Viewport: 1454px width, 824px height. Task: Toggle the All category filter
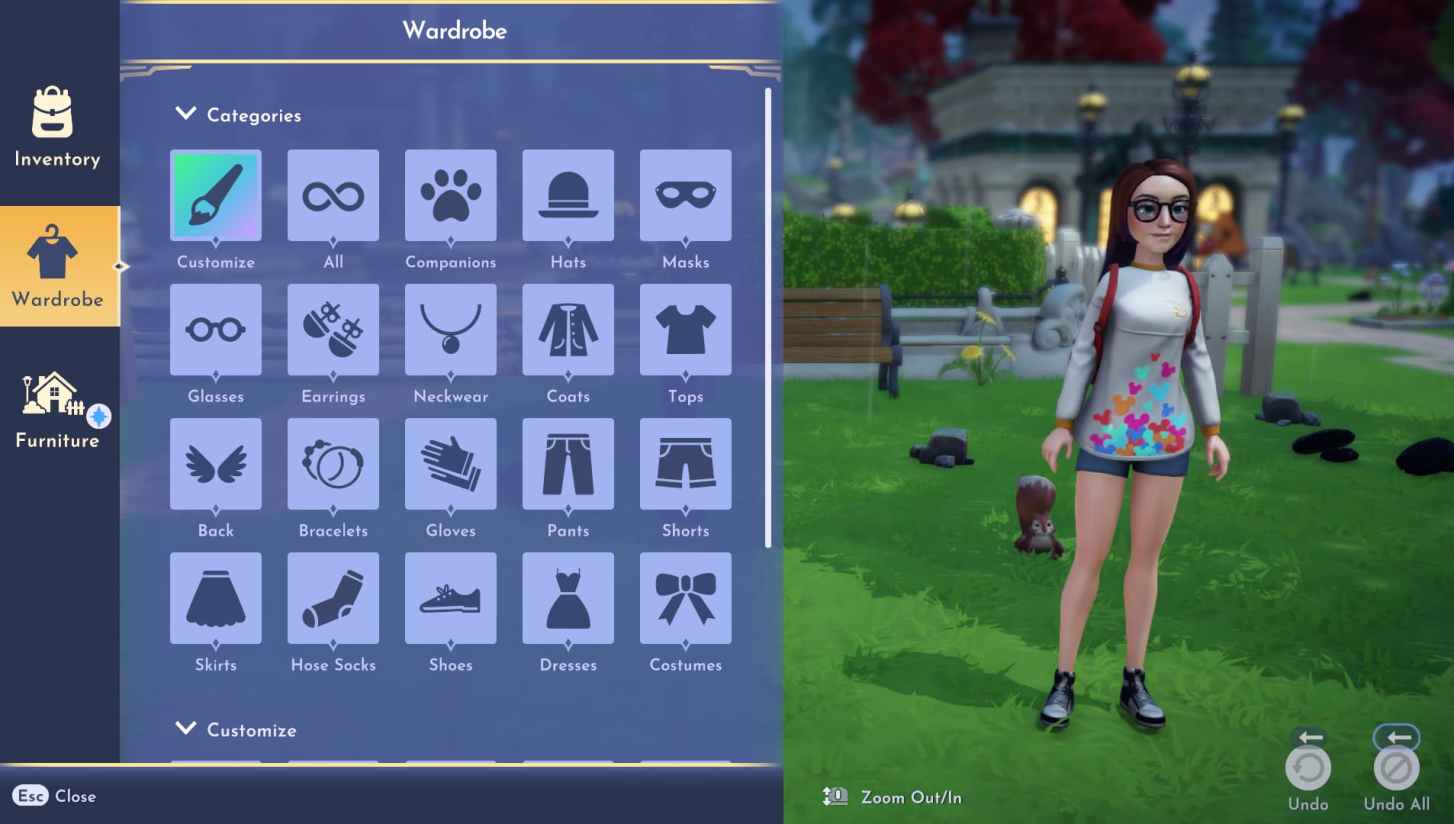333,195
